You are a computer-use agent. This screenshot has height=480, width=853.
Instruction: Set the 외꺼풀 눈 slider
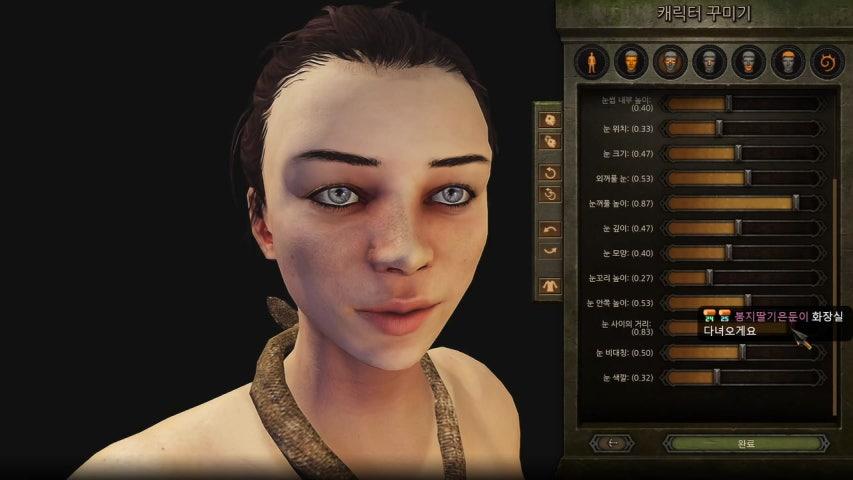745,178
